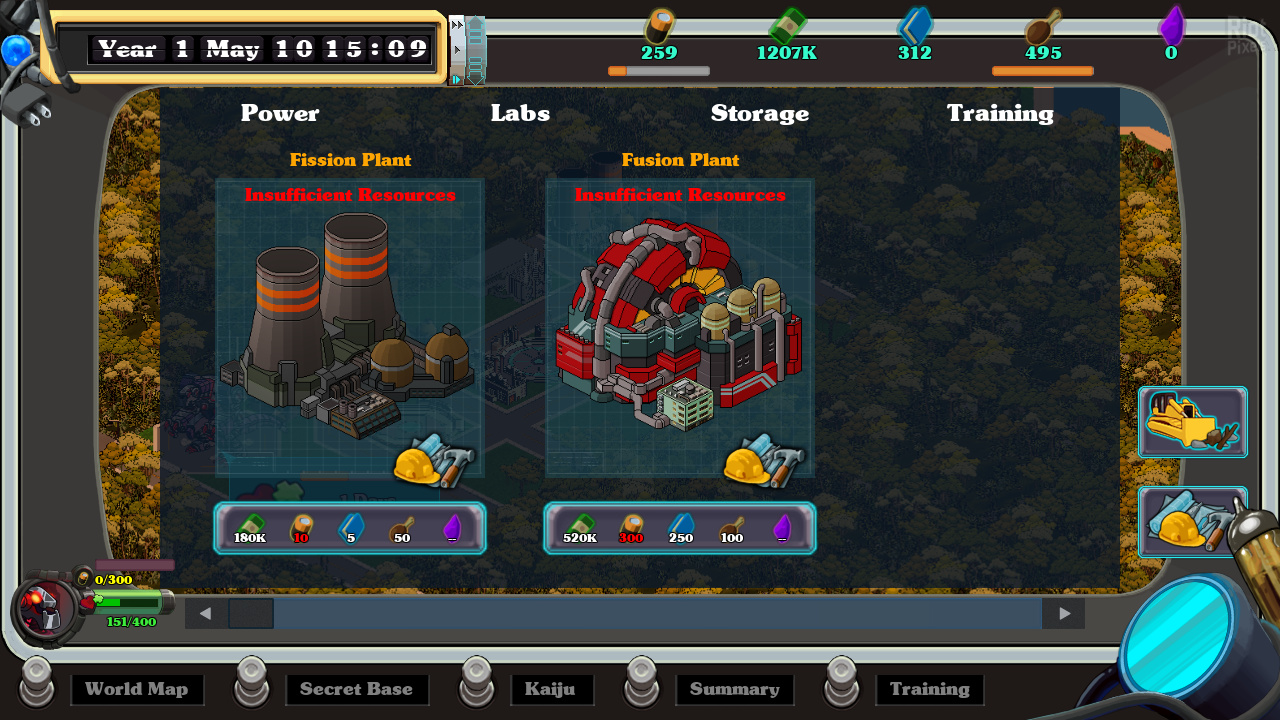Image resolution: width=1280 pixels, height=720 pixels.
Task: Open the Secret Base screen
Action: 357,689
